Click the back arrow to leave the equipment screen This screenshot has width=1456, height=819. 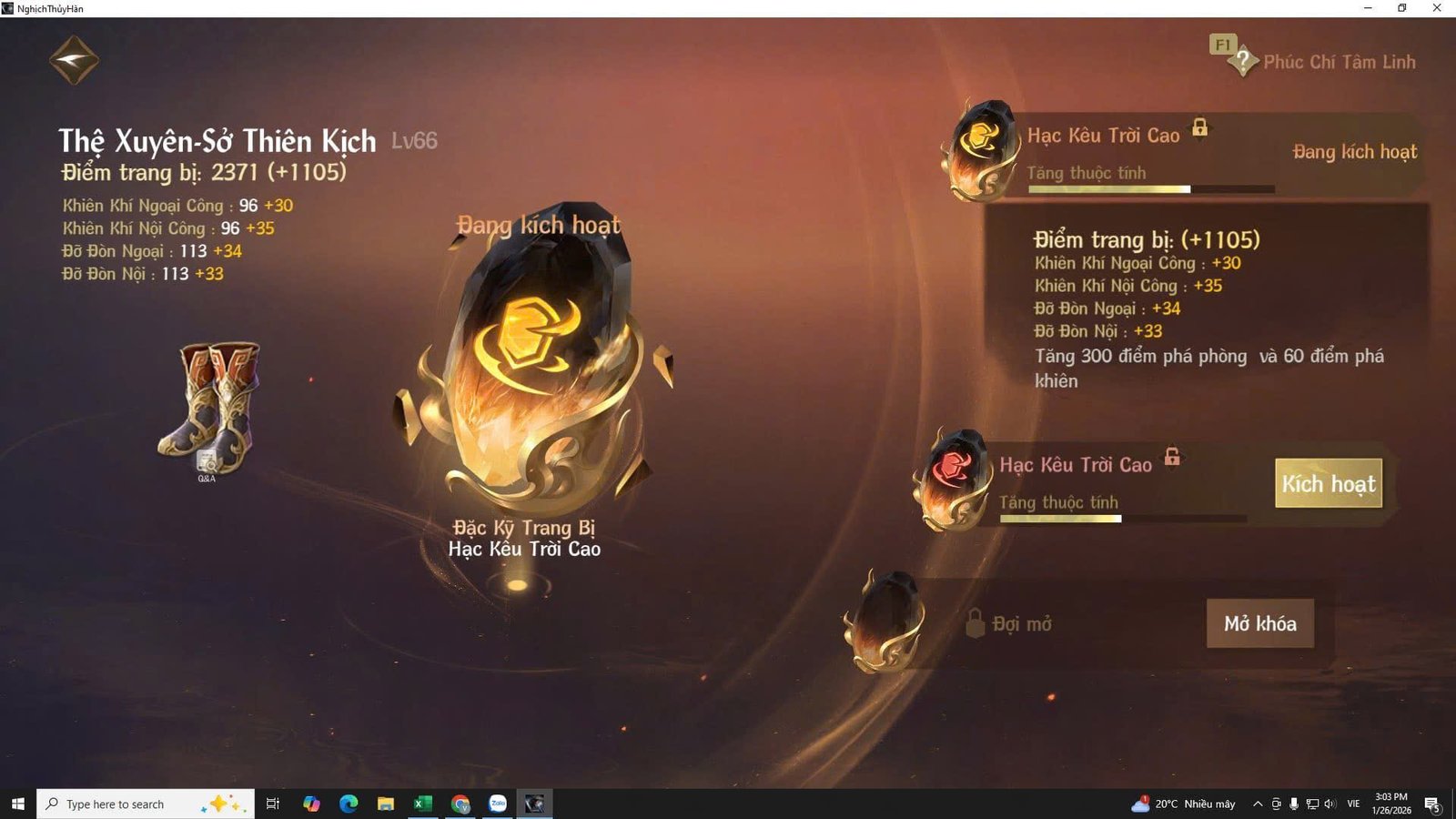[x=75, y=58]
